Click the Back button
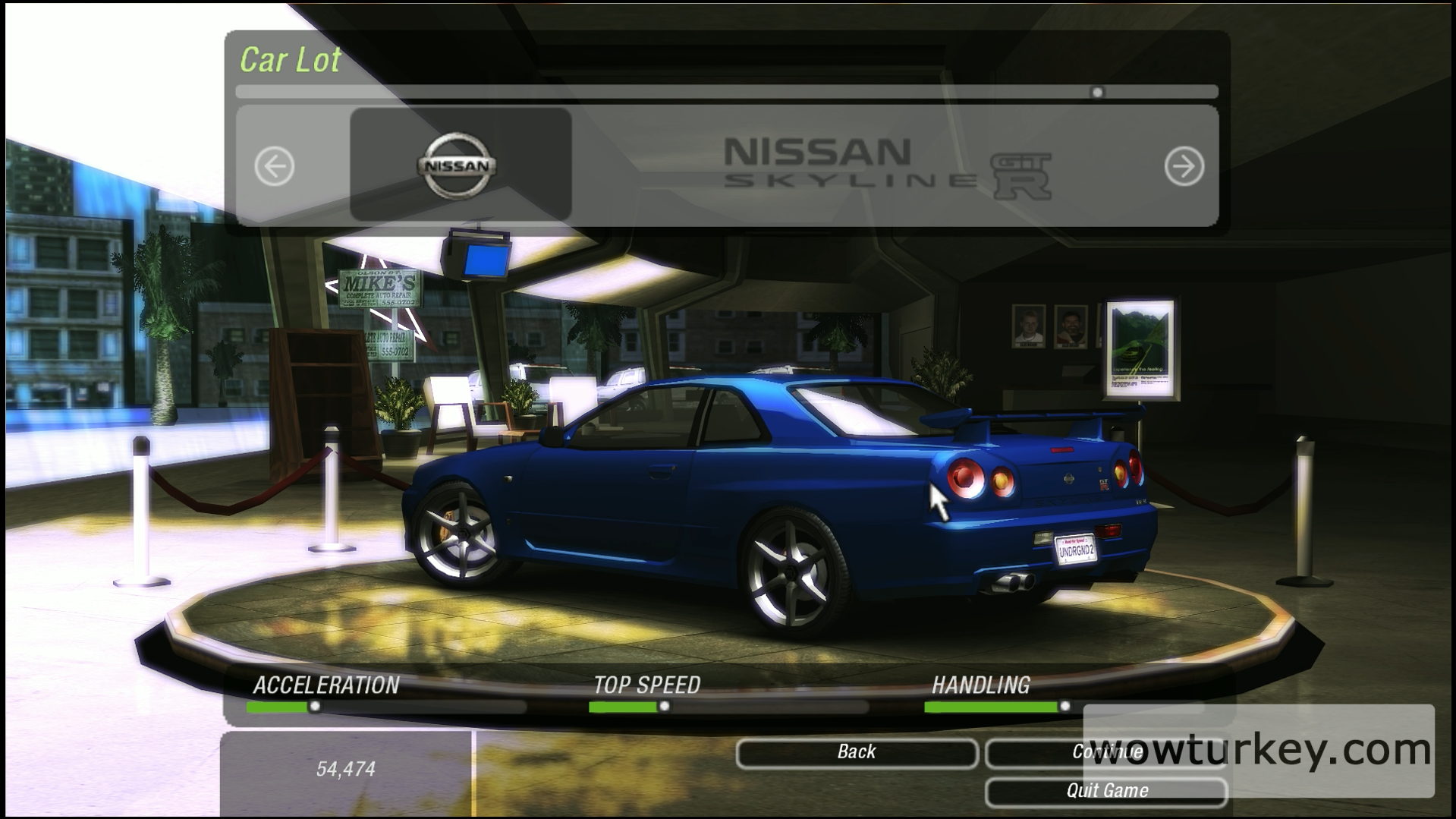 point(856,752)
